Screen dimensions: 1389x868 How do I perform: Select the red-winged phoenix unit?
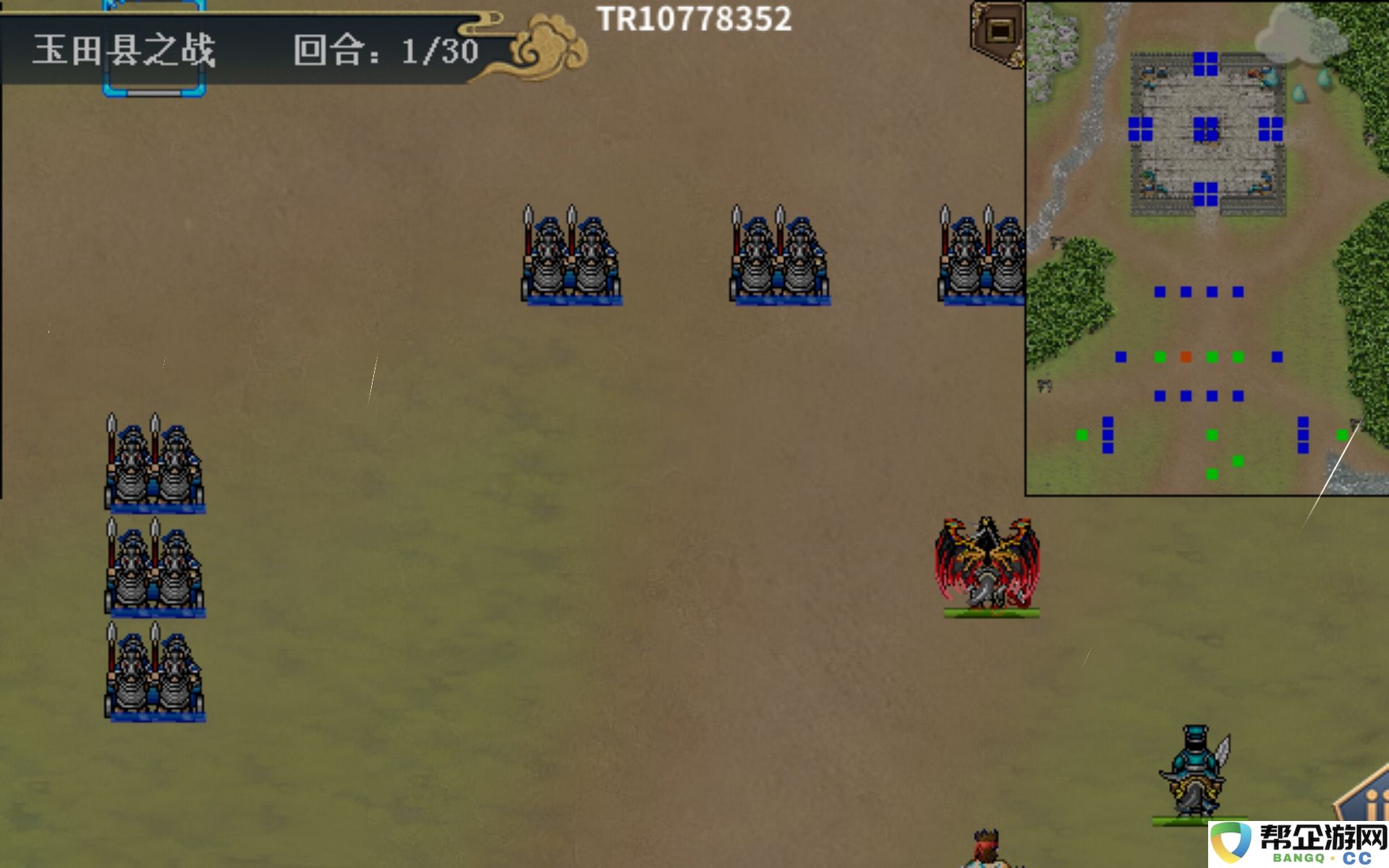click(x=988, y=566)
